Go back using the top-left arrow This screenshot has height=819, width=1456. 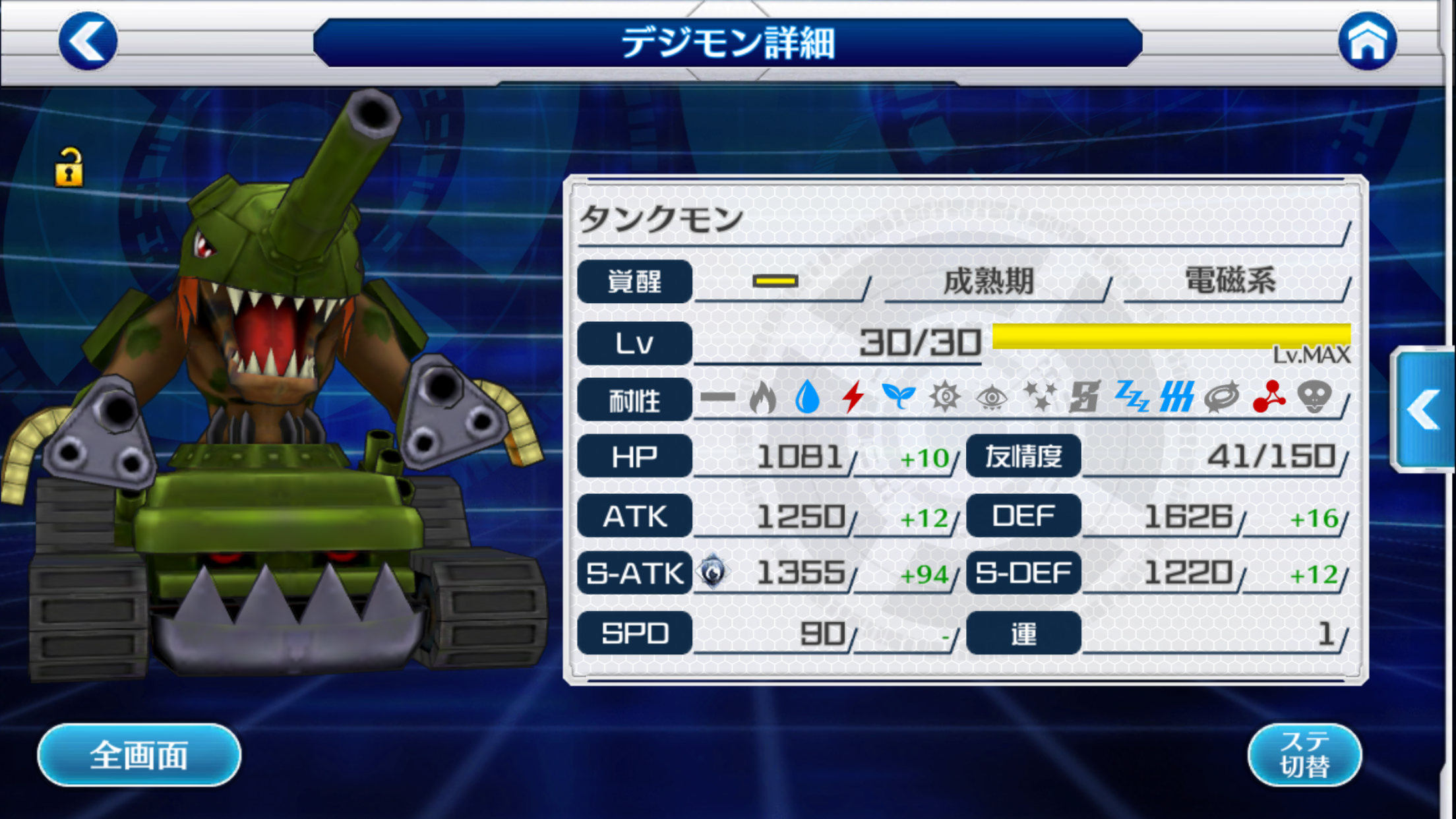coord(88,41)
